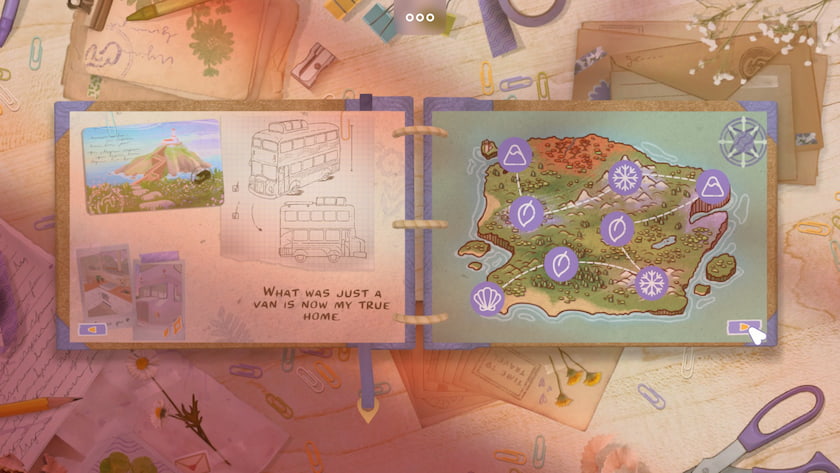Go back to the previous journal page
840x473 pixels.
pyautogui.click(x=92, y=328)
